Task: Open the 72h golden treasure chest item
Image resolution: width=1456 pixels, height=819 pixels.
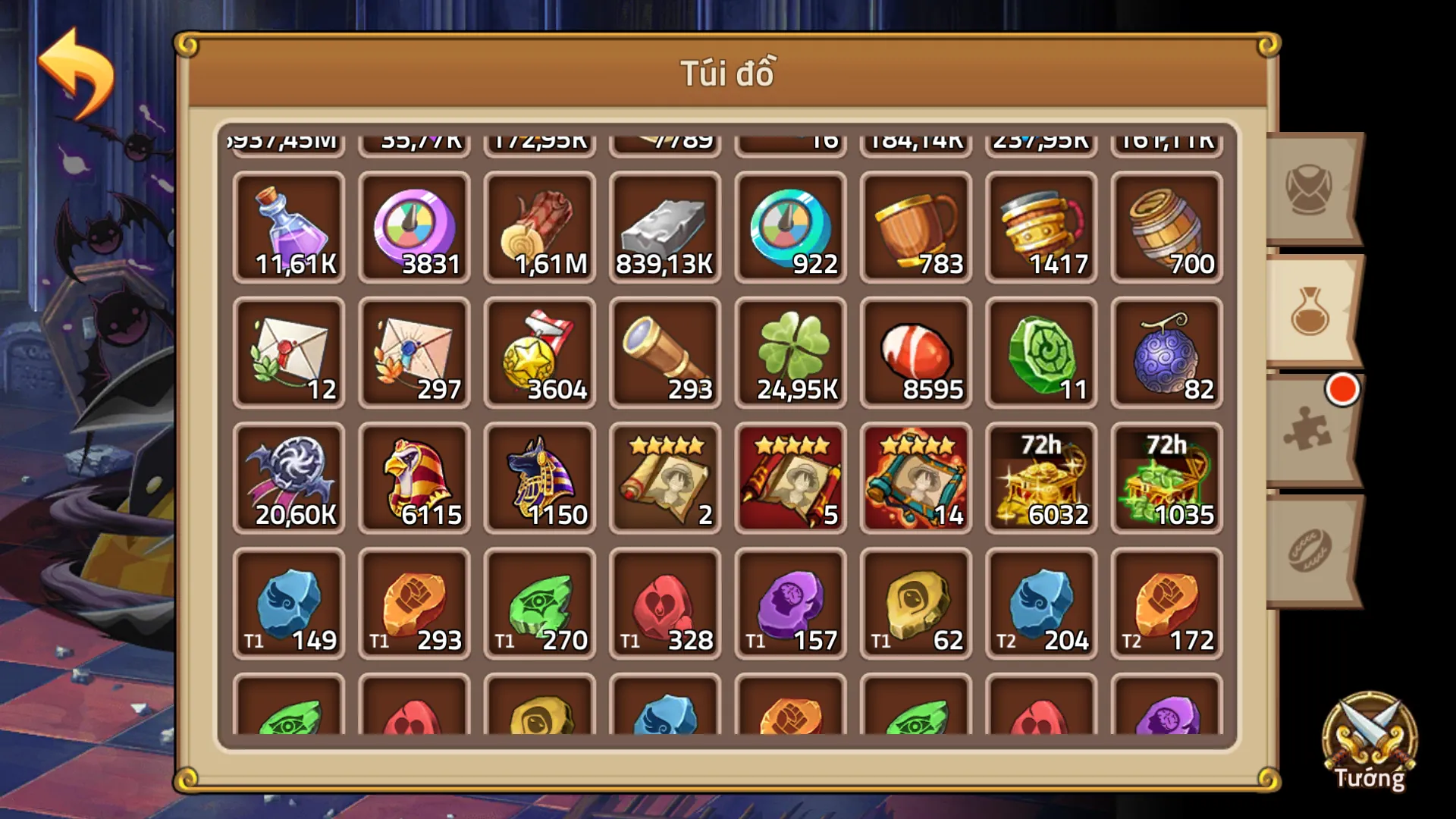Action: coord(1040,478)
